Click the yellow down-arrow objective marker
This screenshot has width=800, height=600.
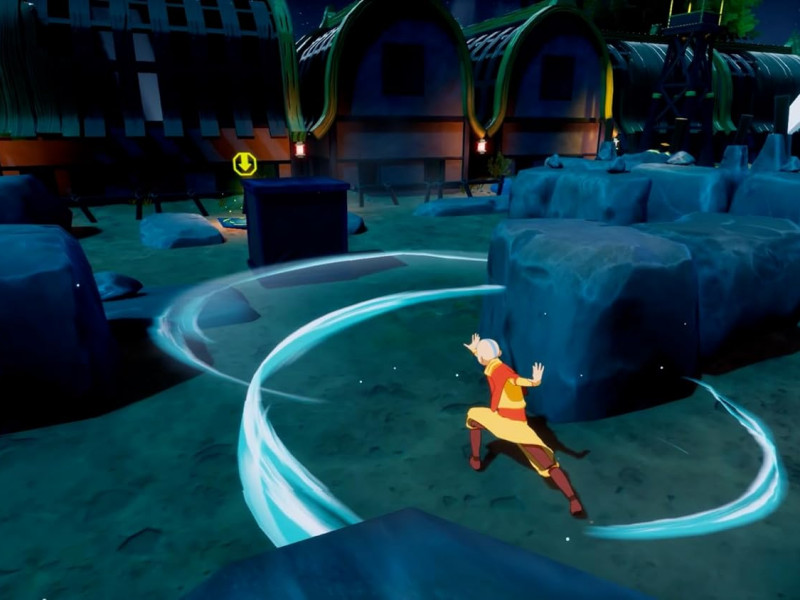click(245, 163)
